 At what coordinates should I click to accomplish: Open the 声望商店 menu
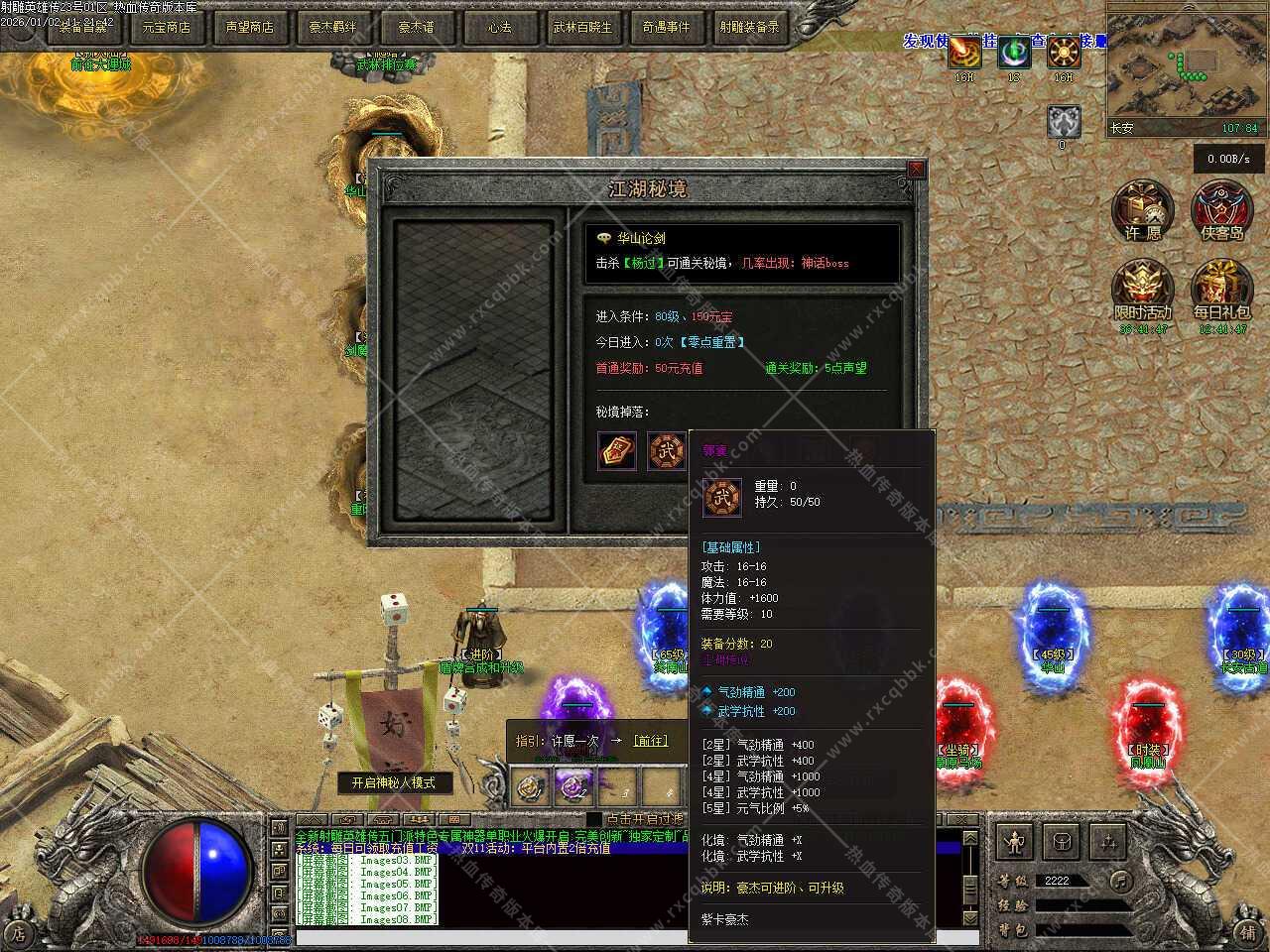[249, 27]
